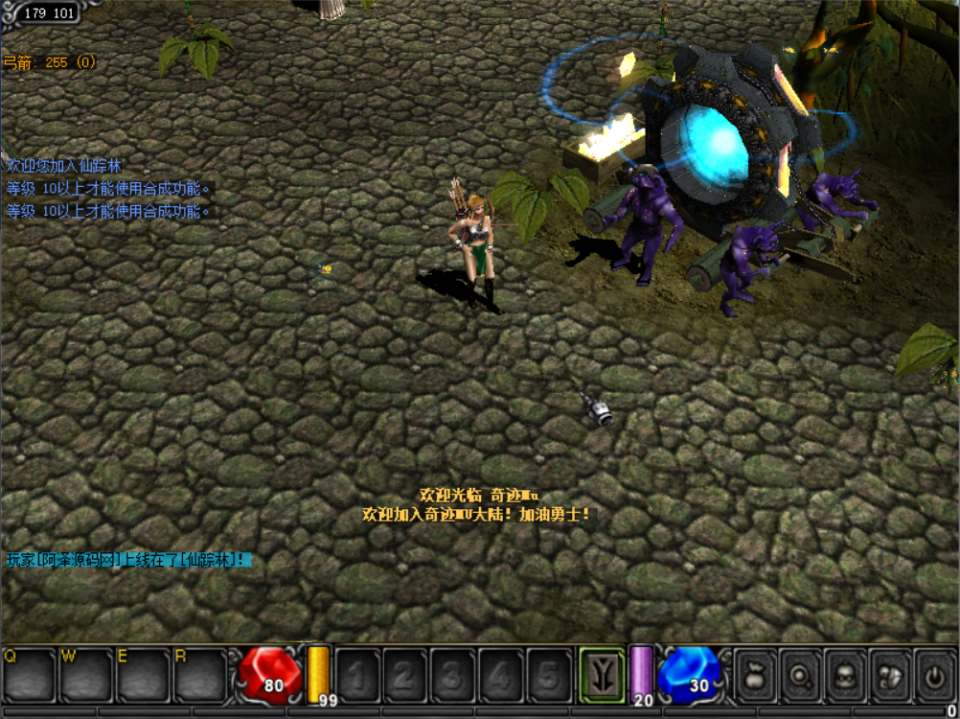Viewport: 960px width, 719px height.
Task: Choose skill slot number 3
Action: 453,675
